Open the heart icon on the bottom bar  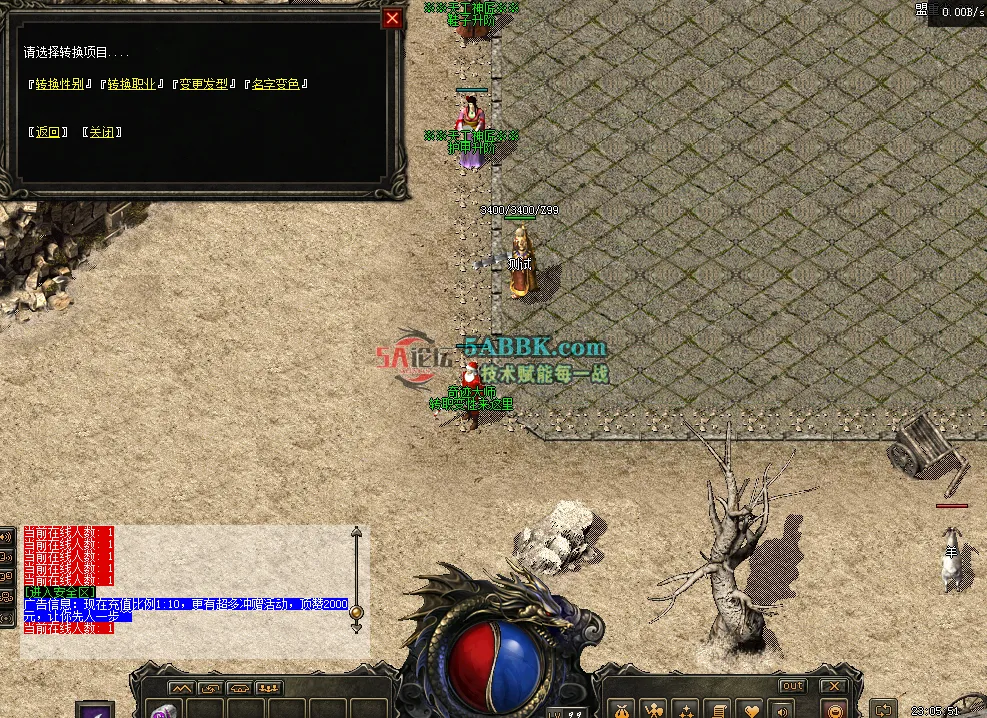pos(751,709)
